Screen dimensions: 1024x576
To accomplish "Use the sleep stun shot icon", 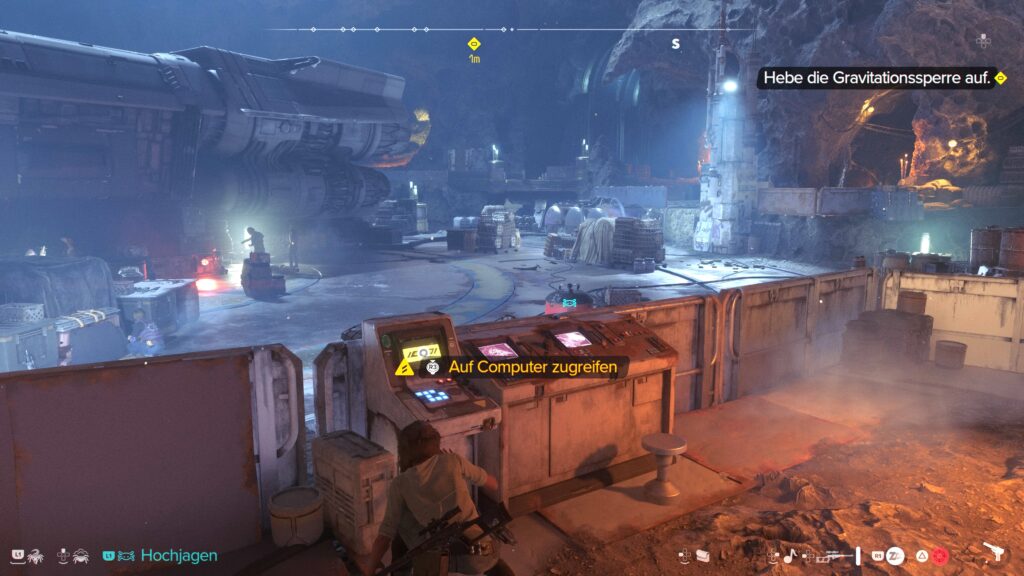I will [x=896, y=554].
